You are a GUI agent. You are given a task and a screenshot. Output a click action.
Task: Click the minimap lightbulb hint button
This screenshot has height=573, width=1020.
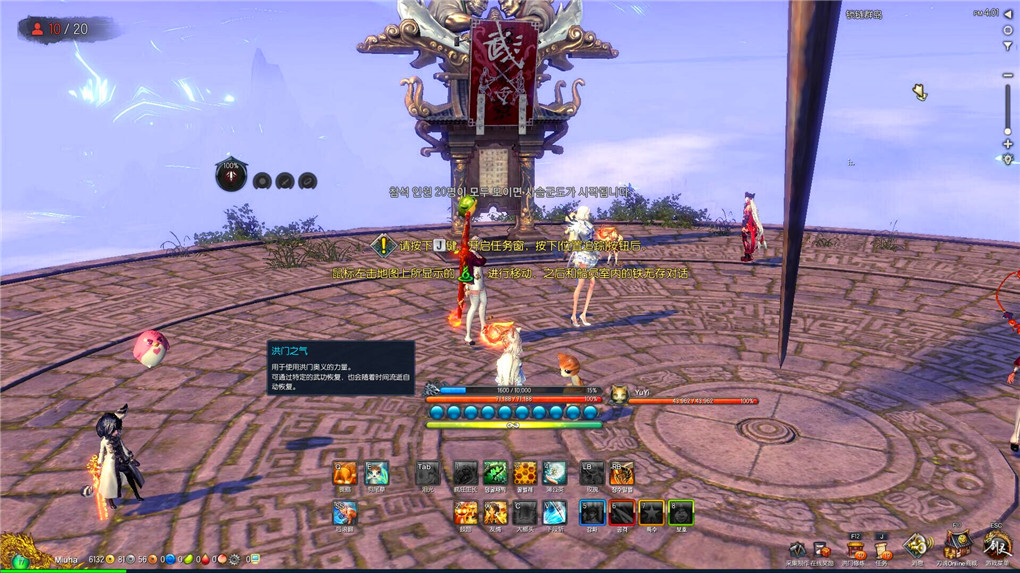[1007, 160]
